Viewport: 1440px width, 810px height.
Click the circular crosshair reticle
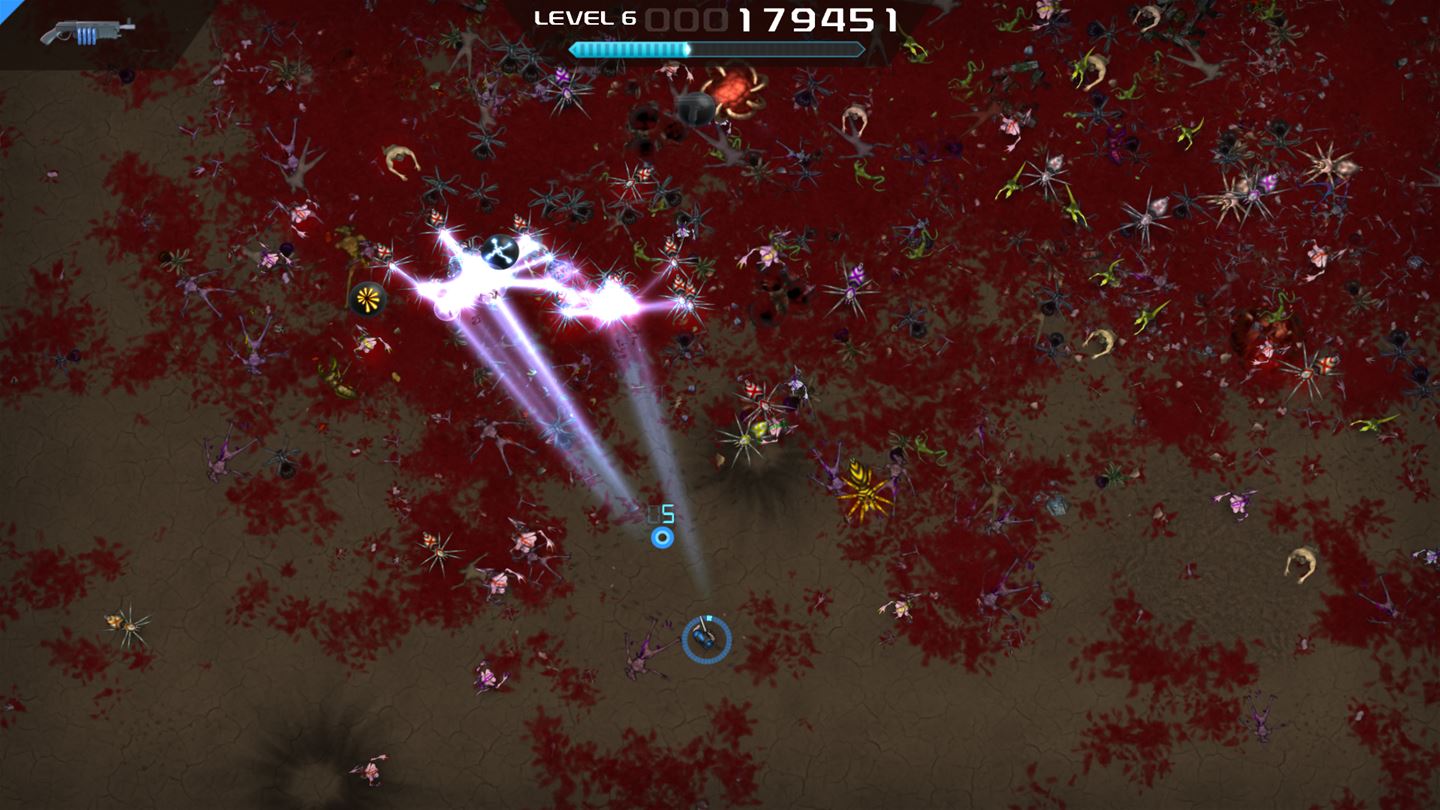[x=663, y=536]
